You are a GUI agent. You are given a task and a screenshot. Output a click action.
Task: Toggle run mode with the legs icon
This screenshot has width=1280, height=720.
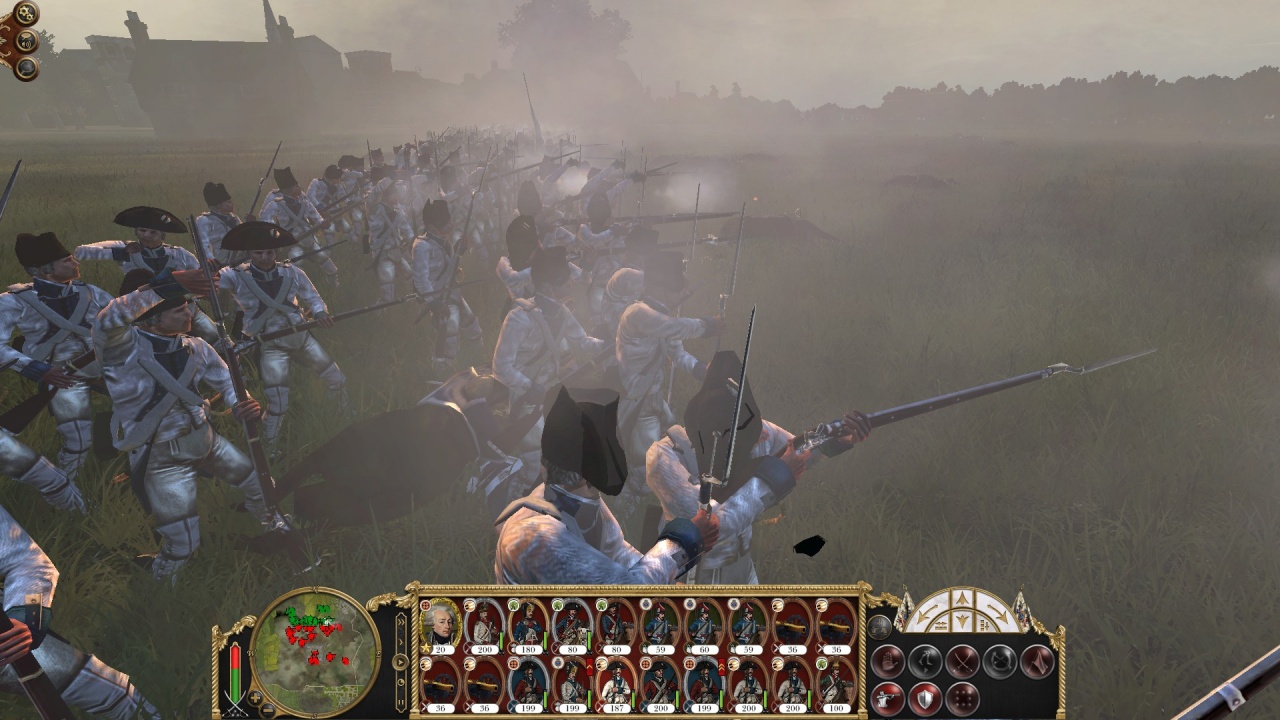(924, 660)
